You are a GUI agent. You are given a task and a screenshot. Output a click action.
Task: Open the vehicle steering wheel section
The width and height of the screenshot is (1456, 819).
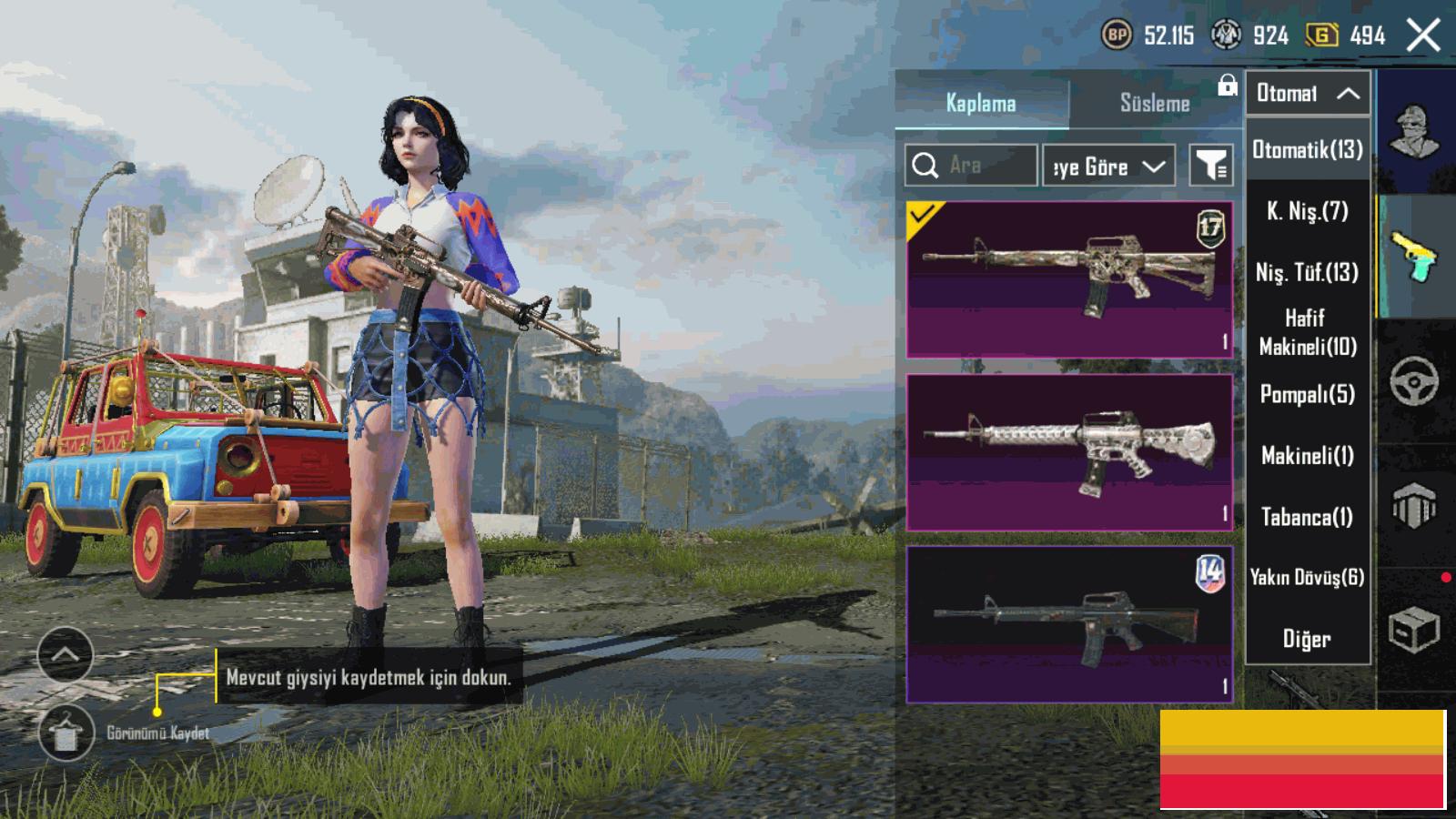[1414, 380]
